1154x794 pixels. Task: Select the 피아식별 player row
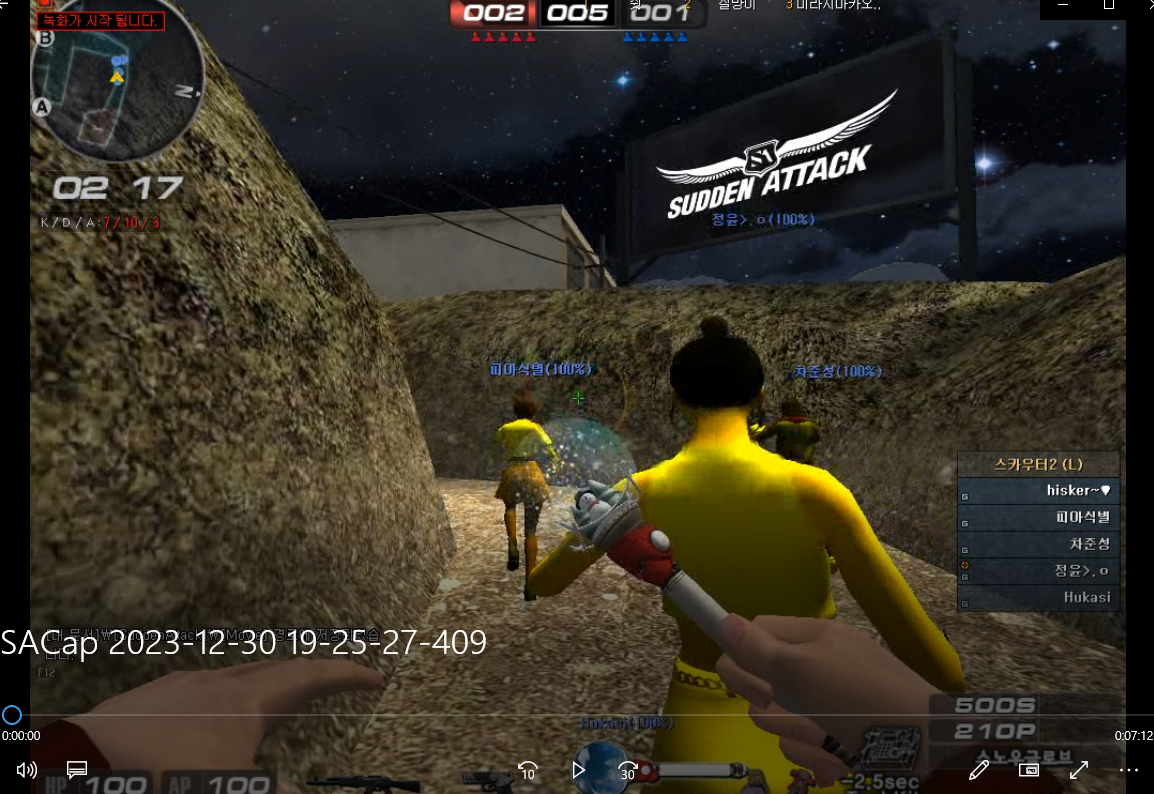click(x=1040, y=518)
